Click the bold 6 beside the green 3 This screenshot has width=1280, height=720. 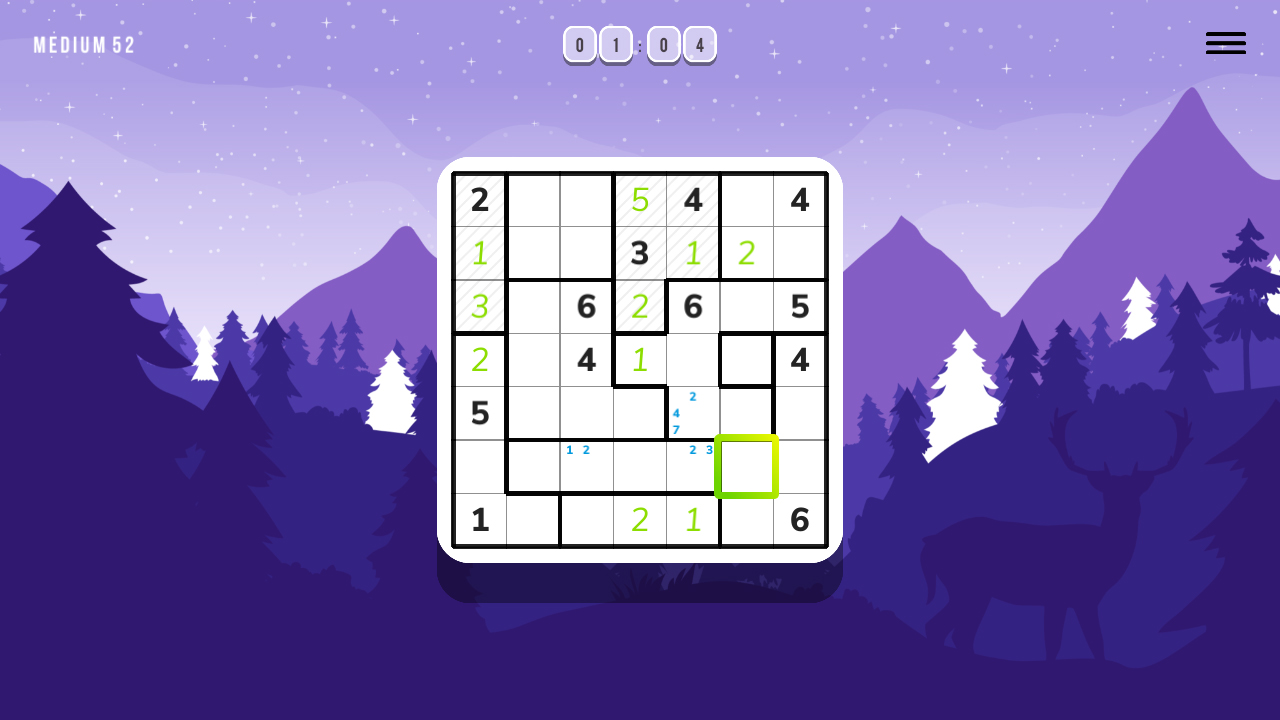click(x=586, y=307)
